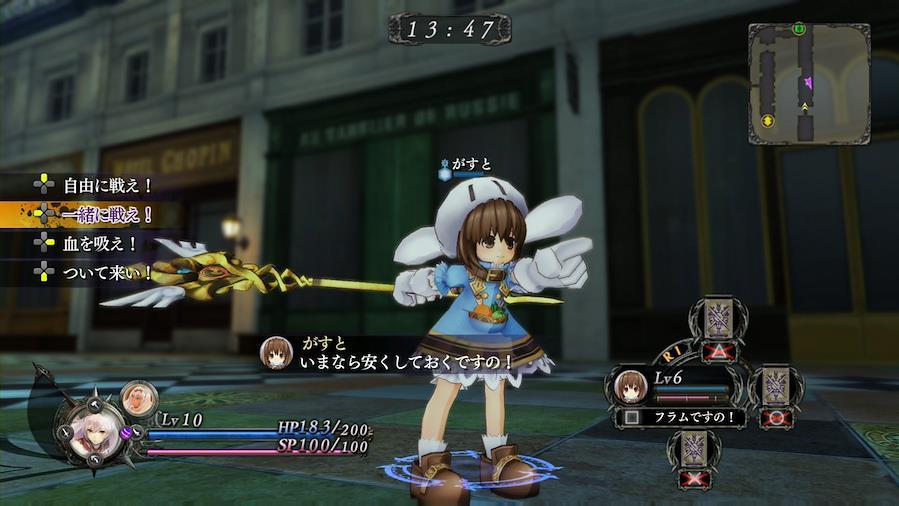Click the white-haired heroine portrait

pyautogui.click(x=83, y=430)
